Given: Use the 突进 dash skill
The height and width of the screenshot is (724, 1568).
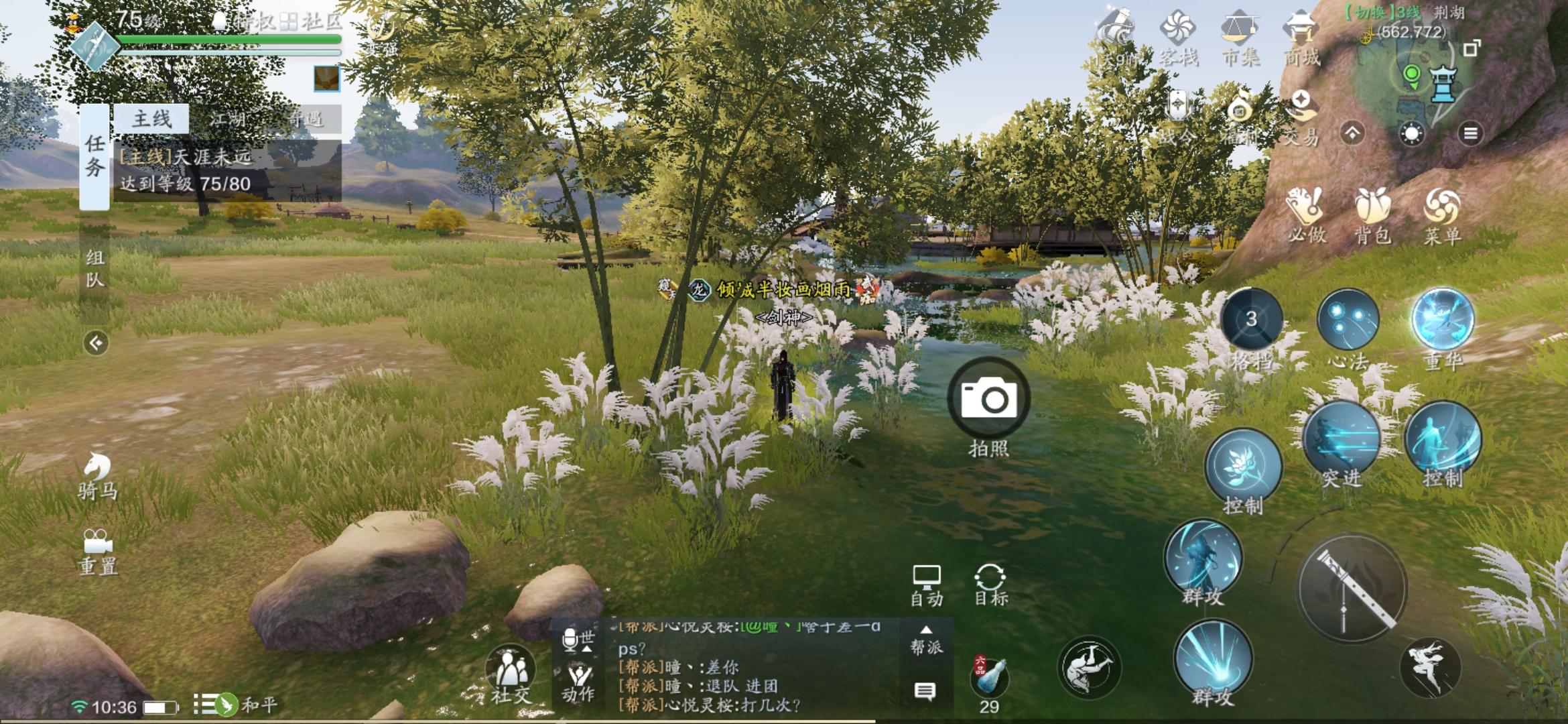Looking at the screenshot, I should pyautogui.click(x=1342, y=438).
